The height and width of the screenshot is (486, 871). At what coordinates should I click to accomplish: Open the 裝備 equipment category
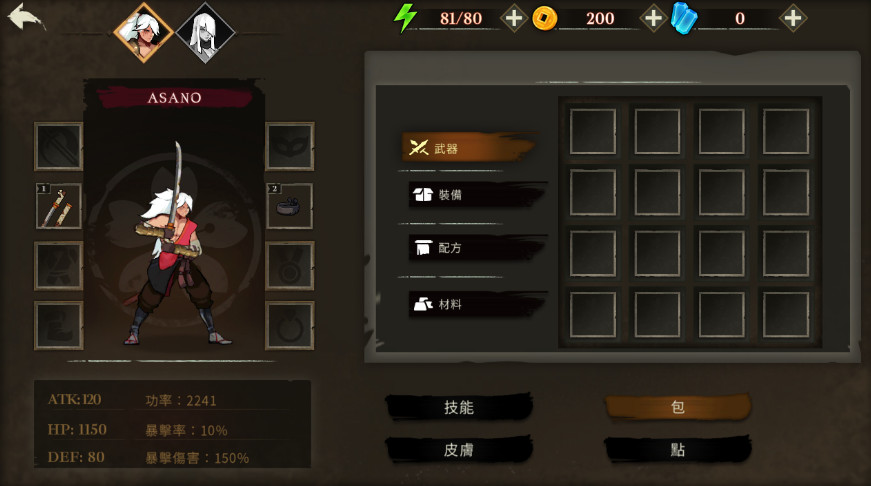tap(475, 194)
